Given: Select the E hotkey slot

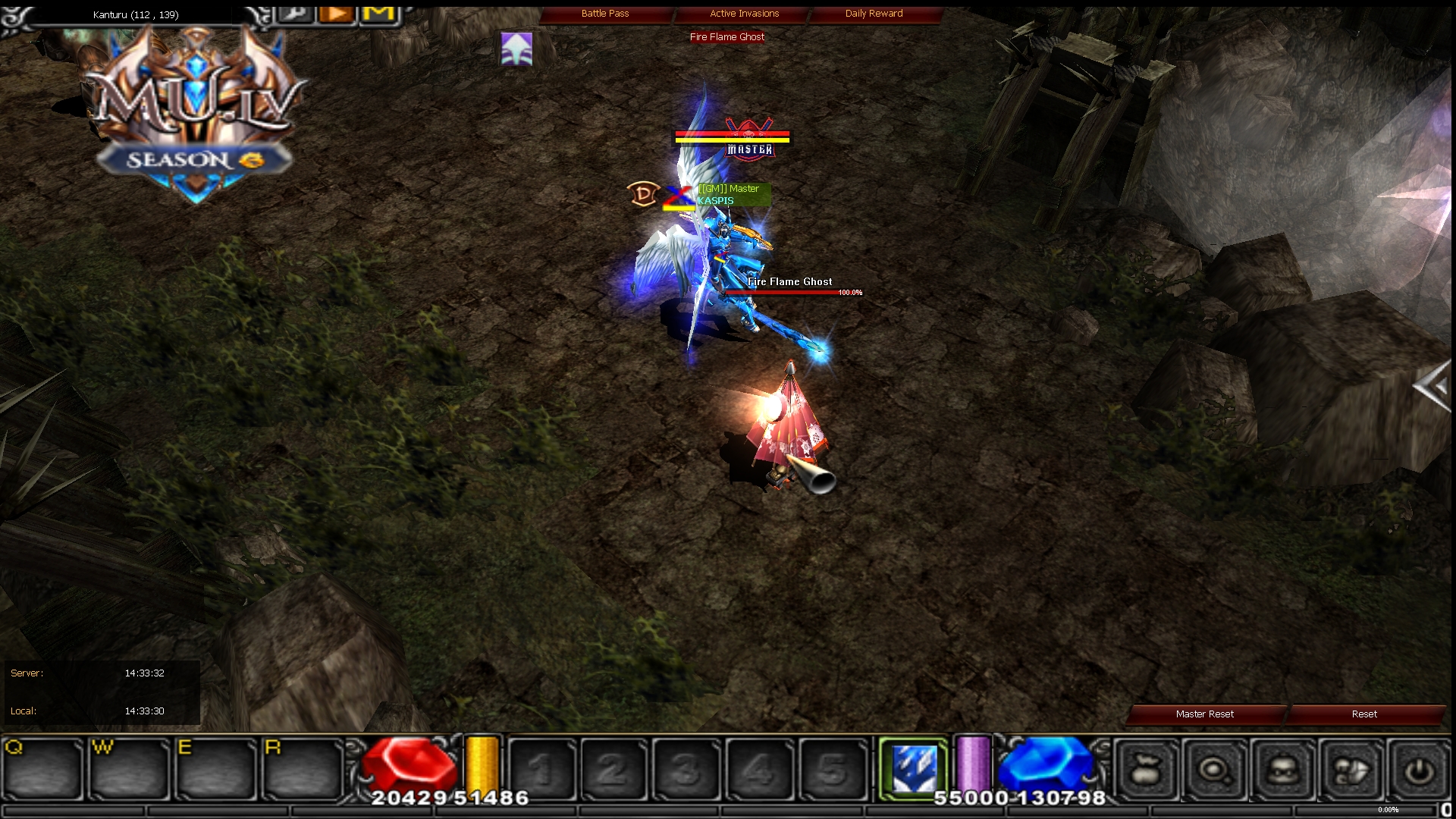Looking at the screenshot, I should 216,769.
